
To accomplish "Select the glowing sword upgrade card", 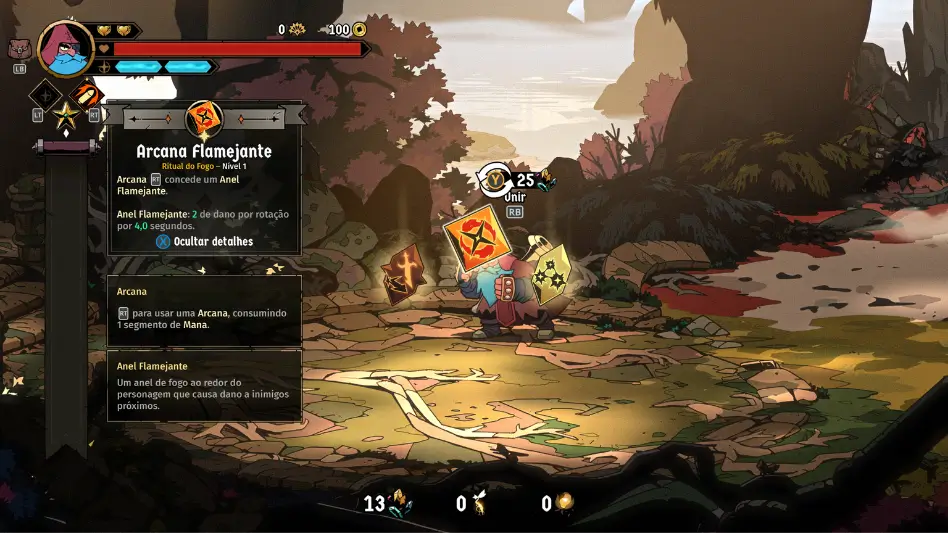I will point(403,274).
